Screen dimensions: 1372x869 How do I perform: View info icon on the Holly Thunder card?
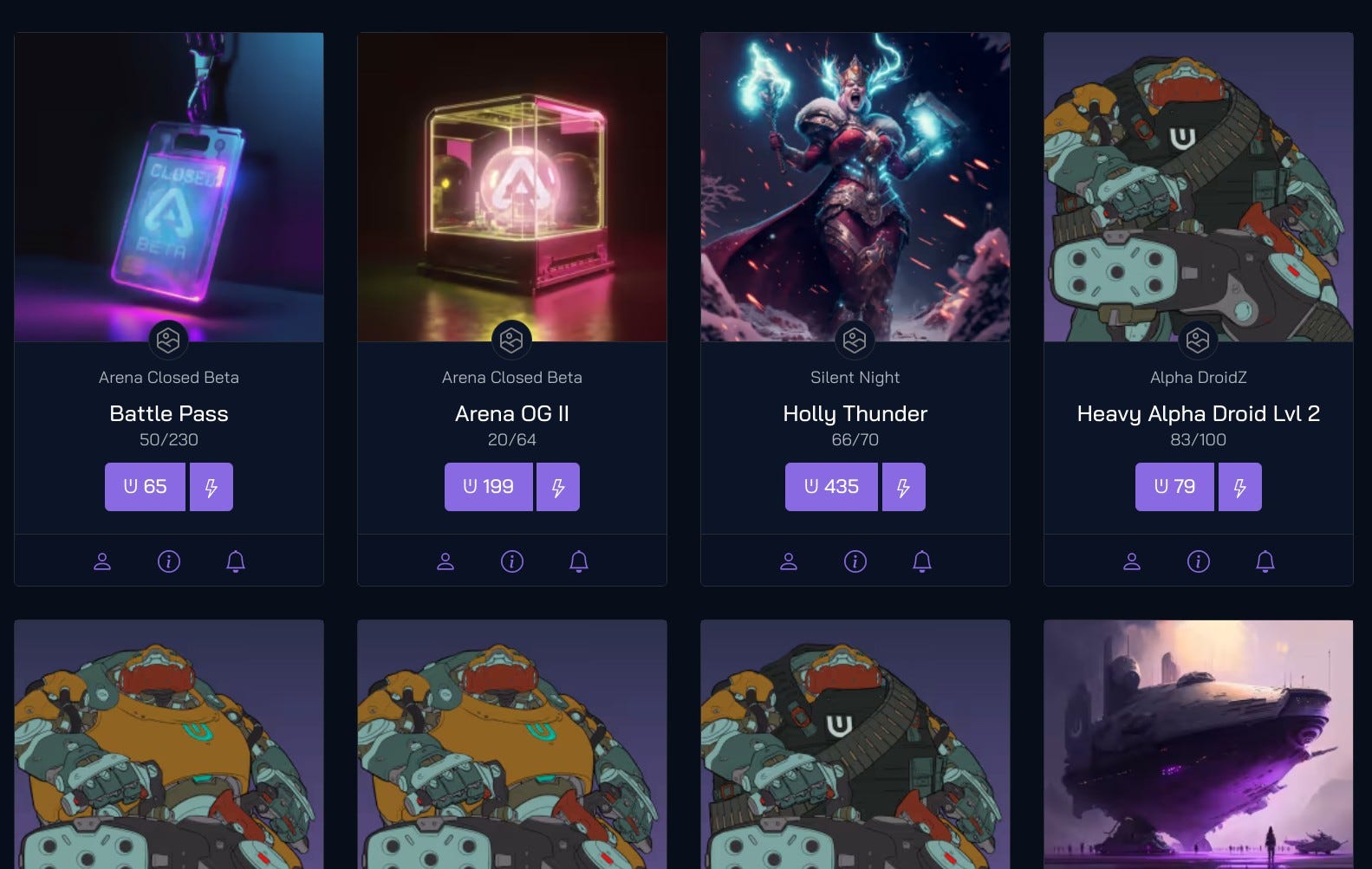pyautogui.click(x=855, y=561)
